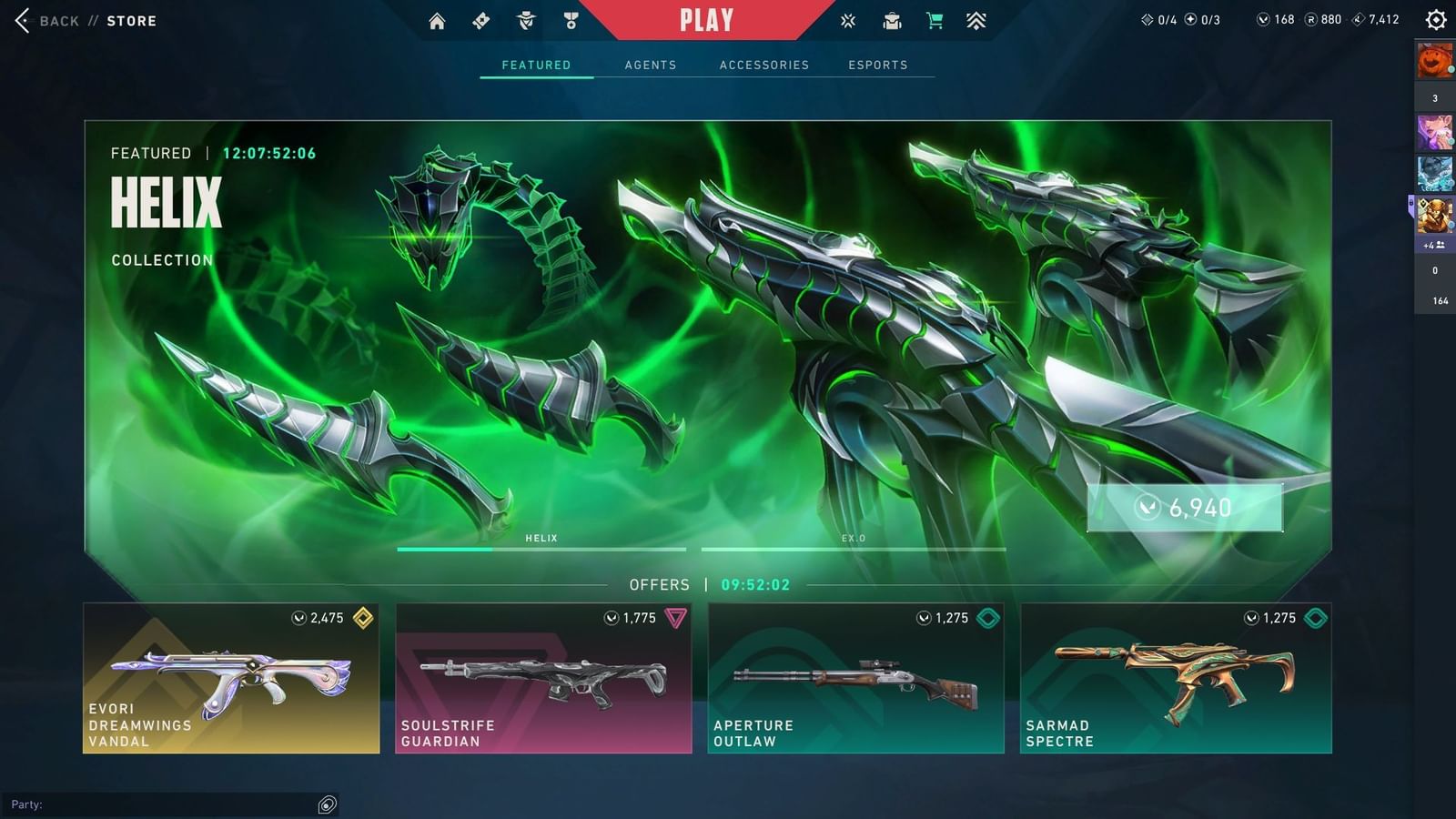Open Career stats via the medal icon
This screenshot has width=1456, height=819.
point(569,18)
